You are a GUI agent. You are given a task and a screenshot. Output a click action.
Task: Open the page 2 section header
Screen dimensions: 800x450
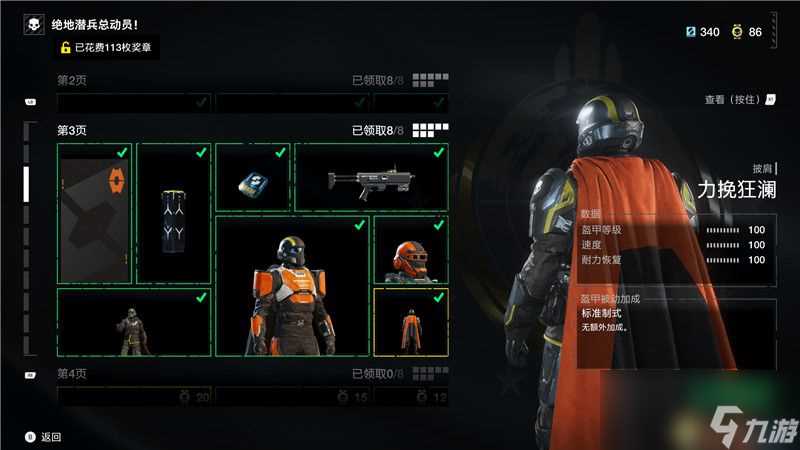tap(74, 79)
